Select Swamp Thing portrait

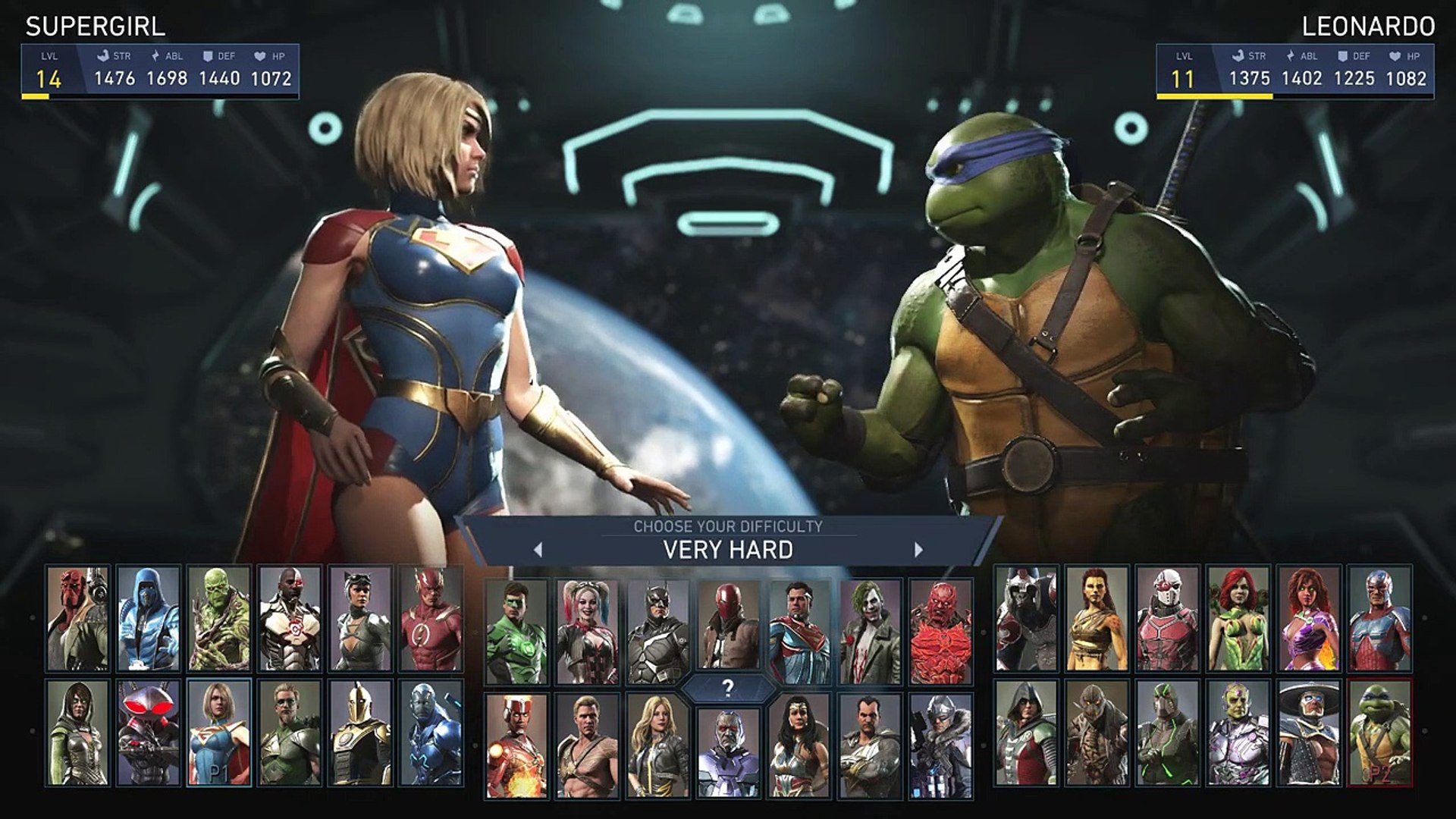(219, 619)
